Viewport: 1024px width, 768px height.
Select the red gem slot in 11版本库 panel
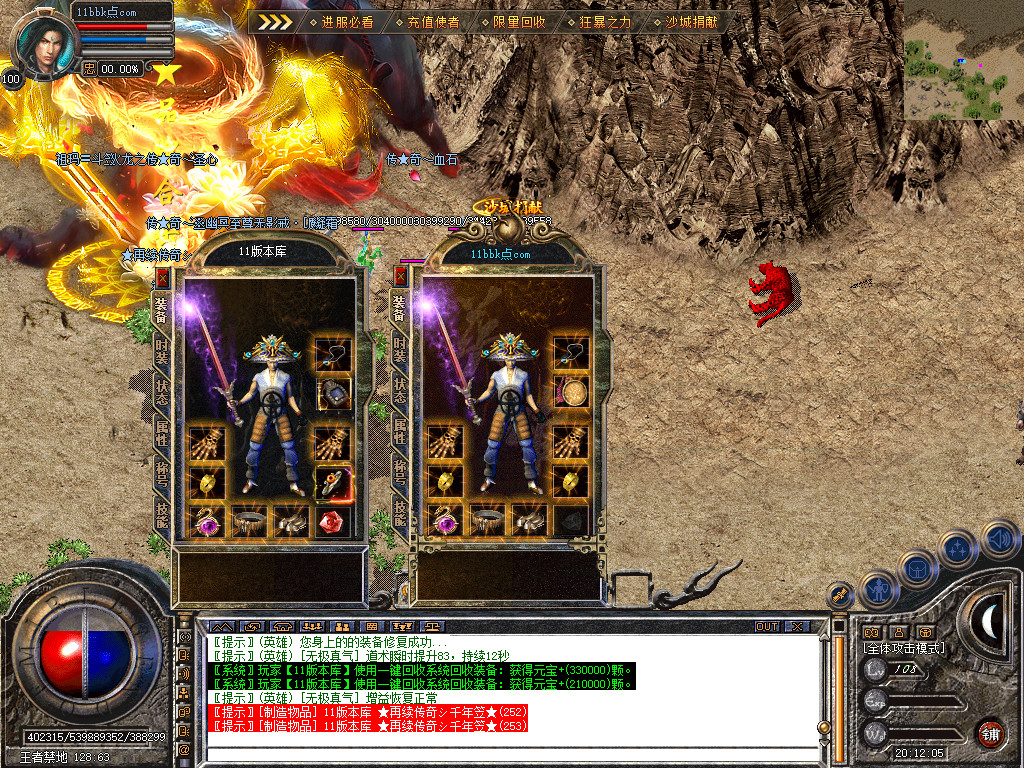(x=331, y=520)
